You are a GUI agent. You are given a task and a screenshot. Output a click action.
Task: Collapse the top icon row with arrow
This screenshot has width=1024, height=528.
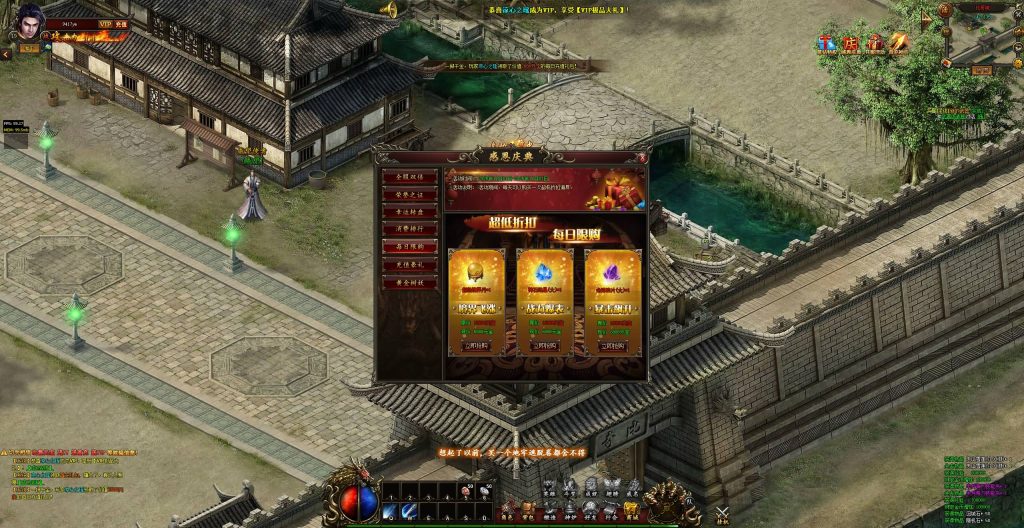tap(925, 21)
